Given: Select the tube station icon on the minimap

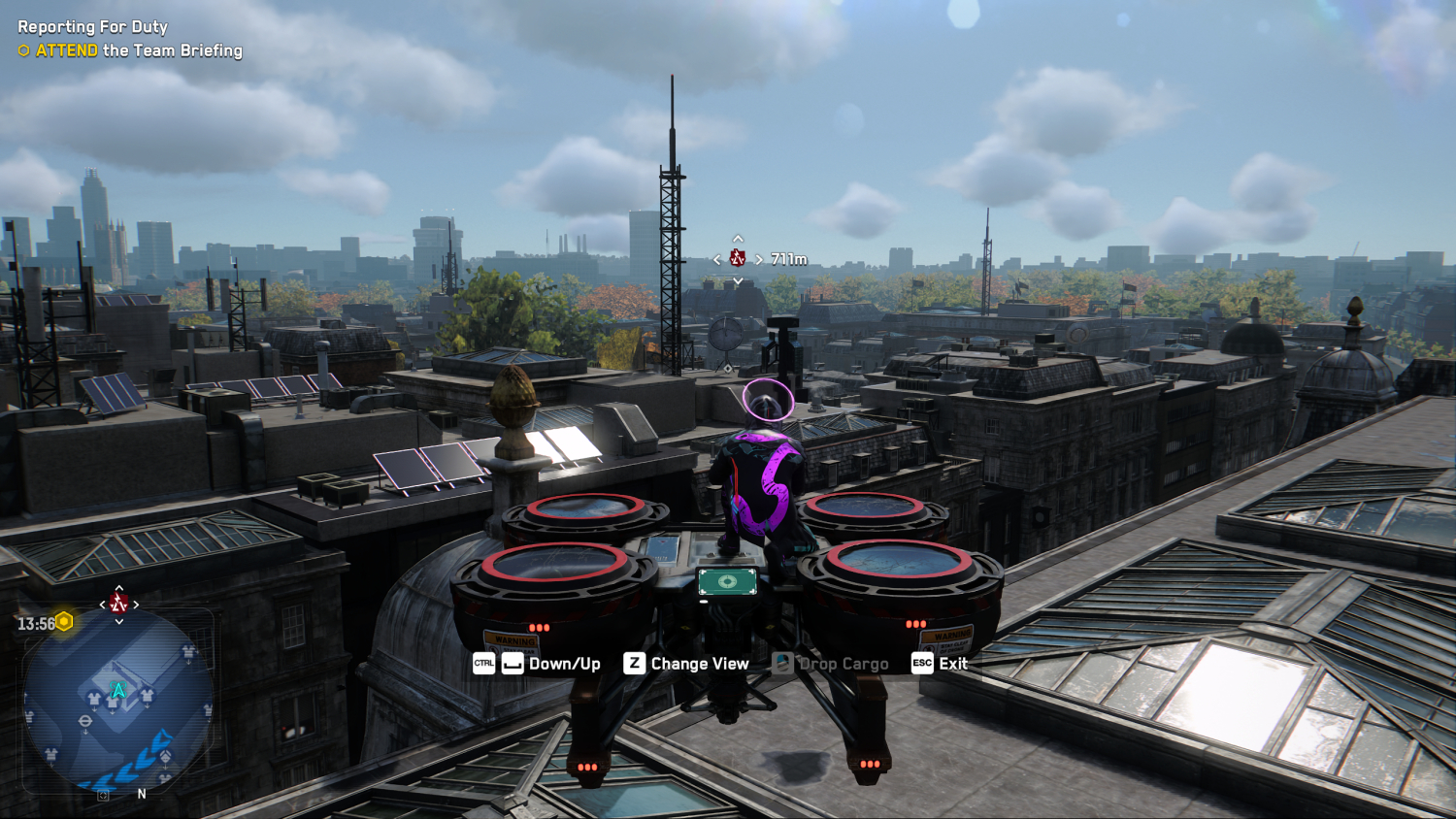Looking at the screenshot, I should click(x=85, y=722).
